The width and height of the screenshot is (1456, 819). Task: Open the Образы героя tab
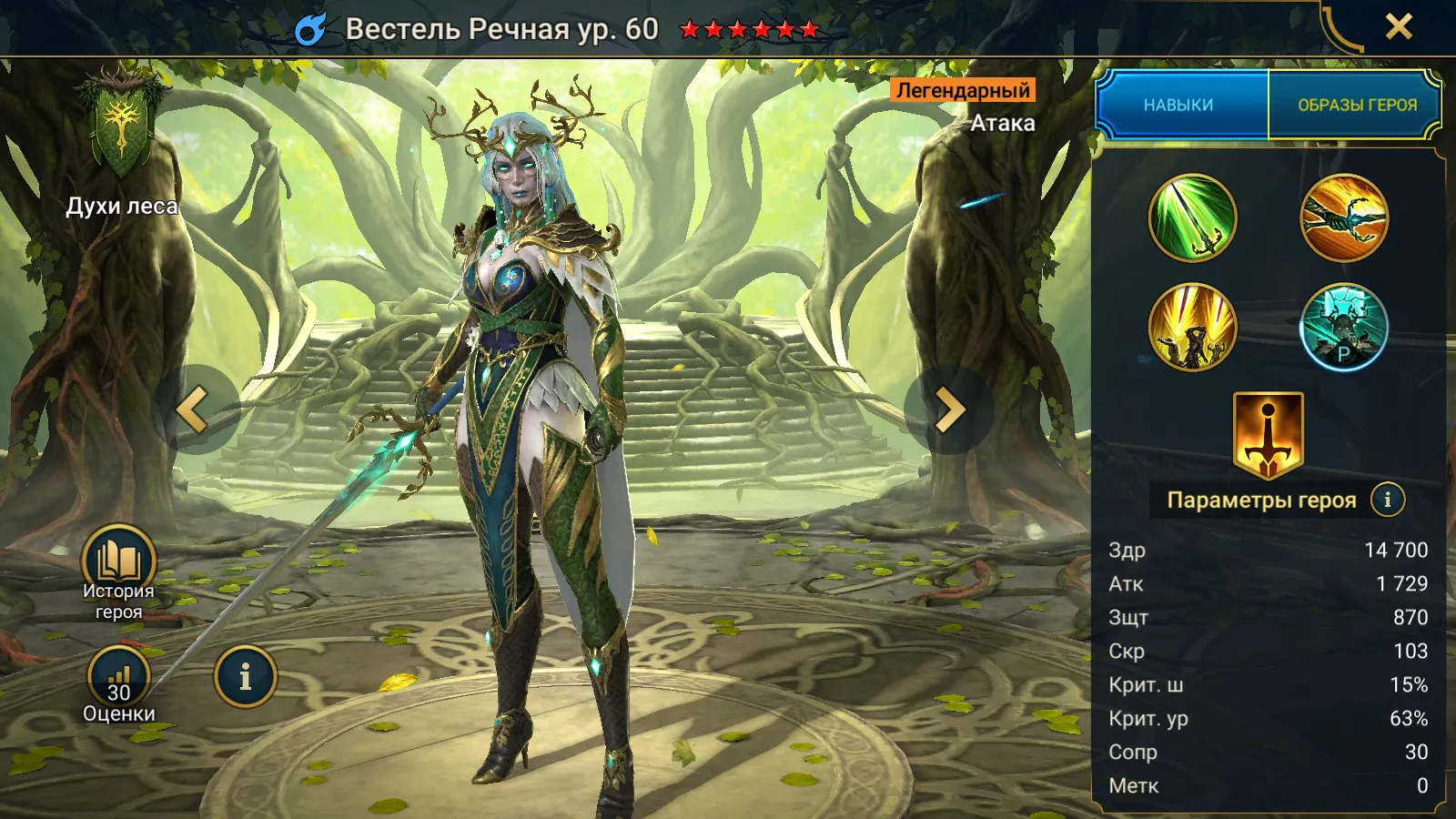[1356, 105]
